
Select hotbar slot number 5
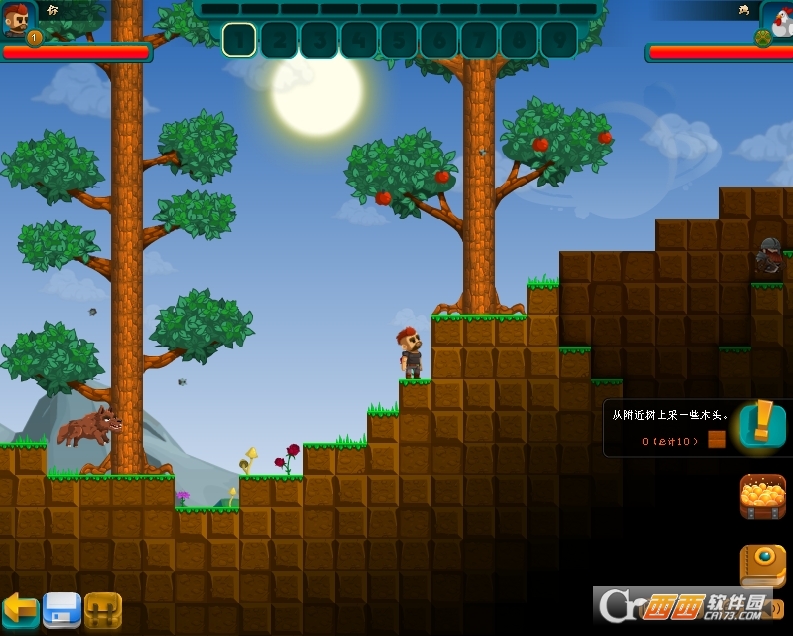pyautogui.click(x=399, y=40)
